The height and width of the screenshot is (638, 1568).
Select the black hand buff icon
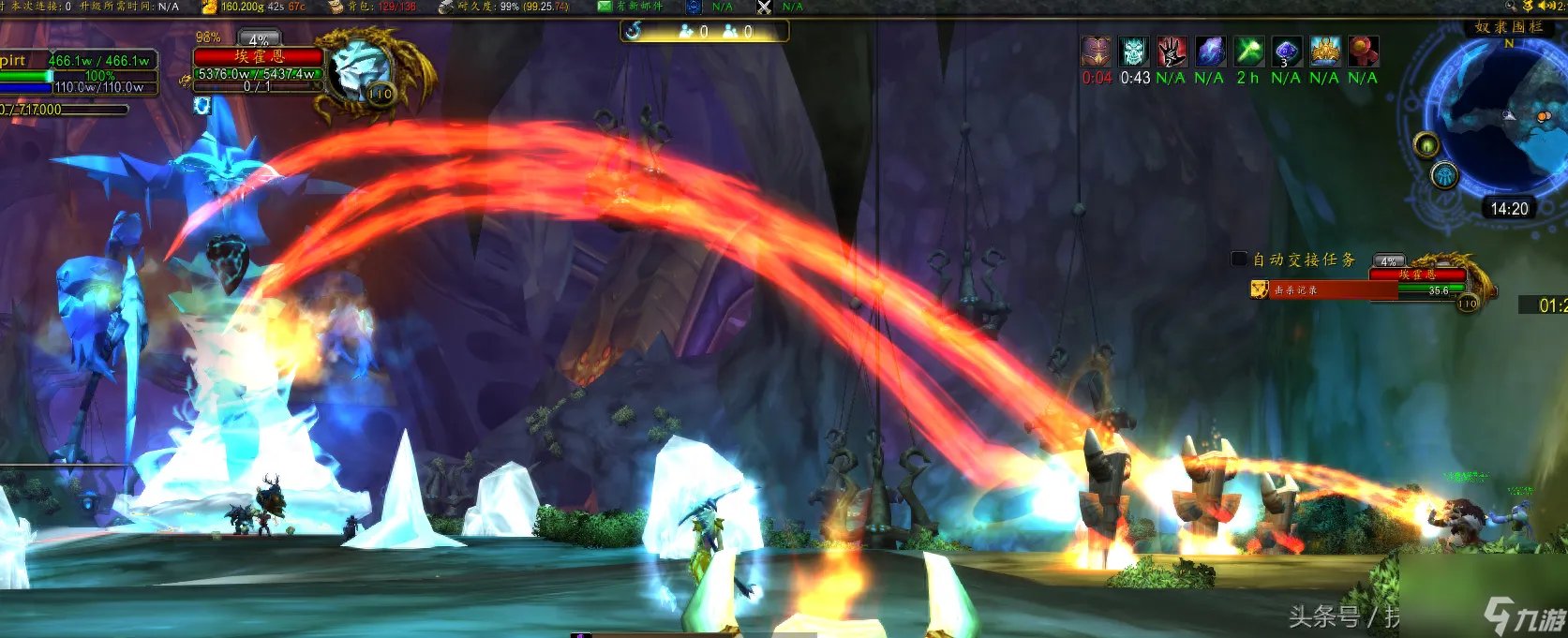(1172, 51)
